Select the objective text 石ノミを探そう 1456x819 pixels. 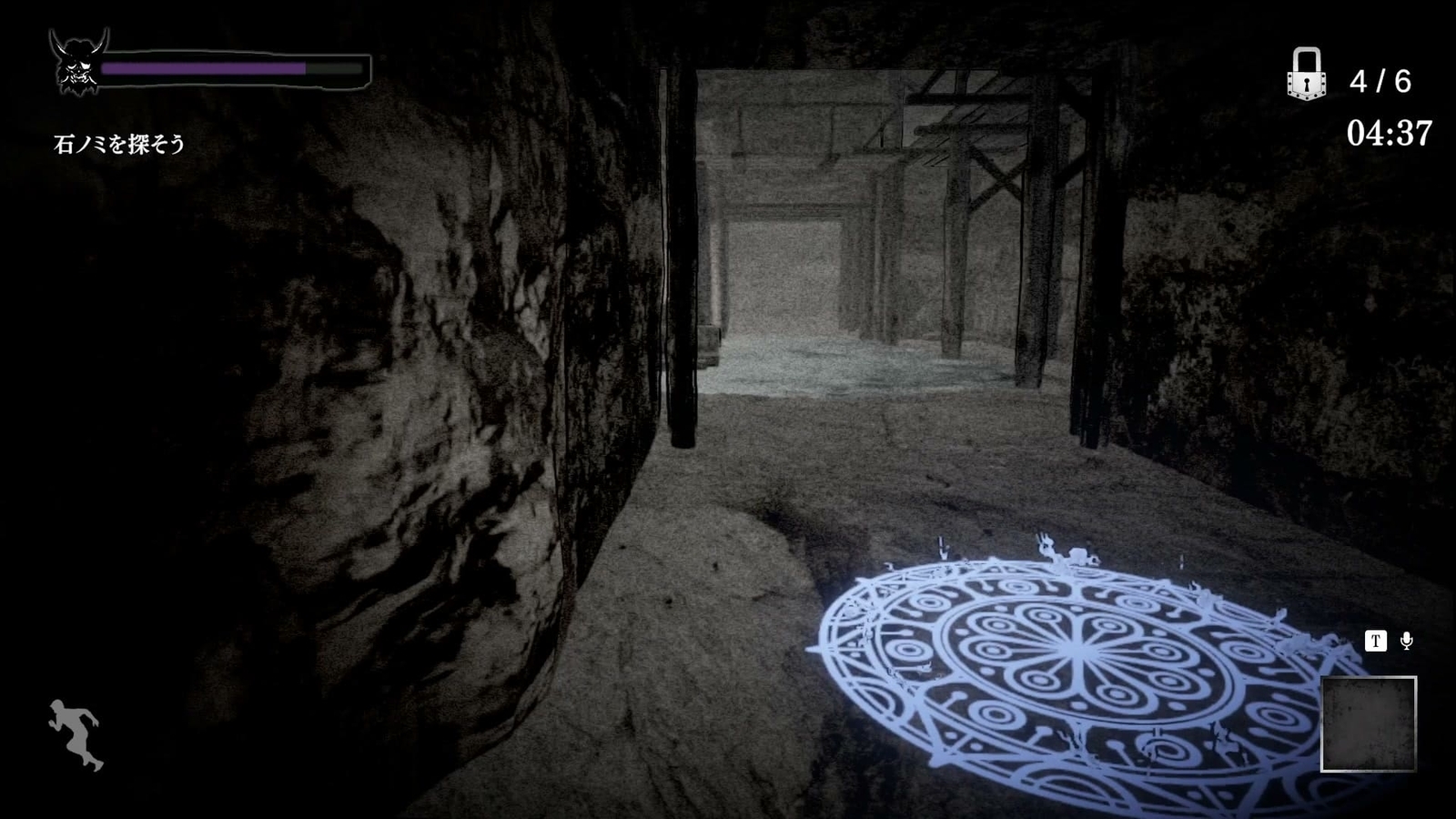click(x=118, y=143)
